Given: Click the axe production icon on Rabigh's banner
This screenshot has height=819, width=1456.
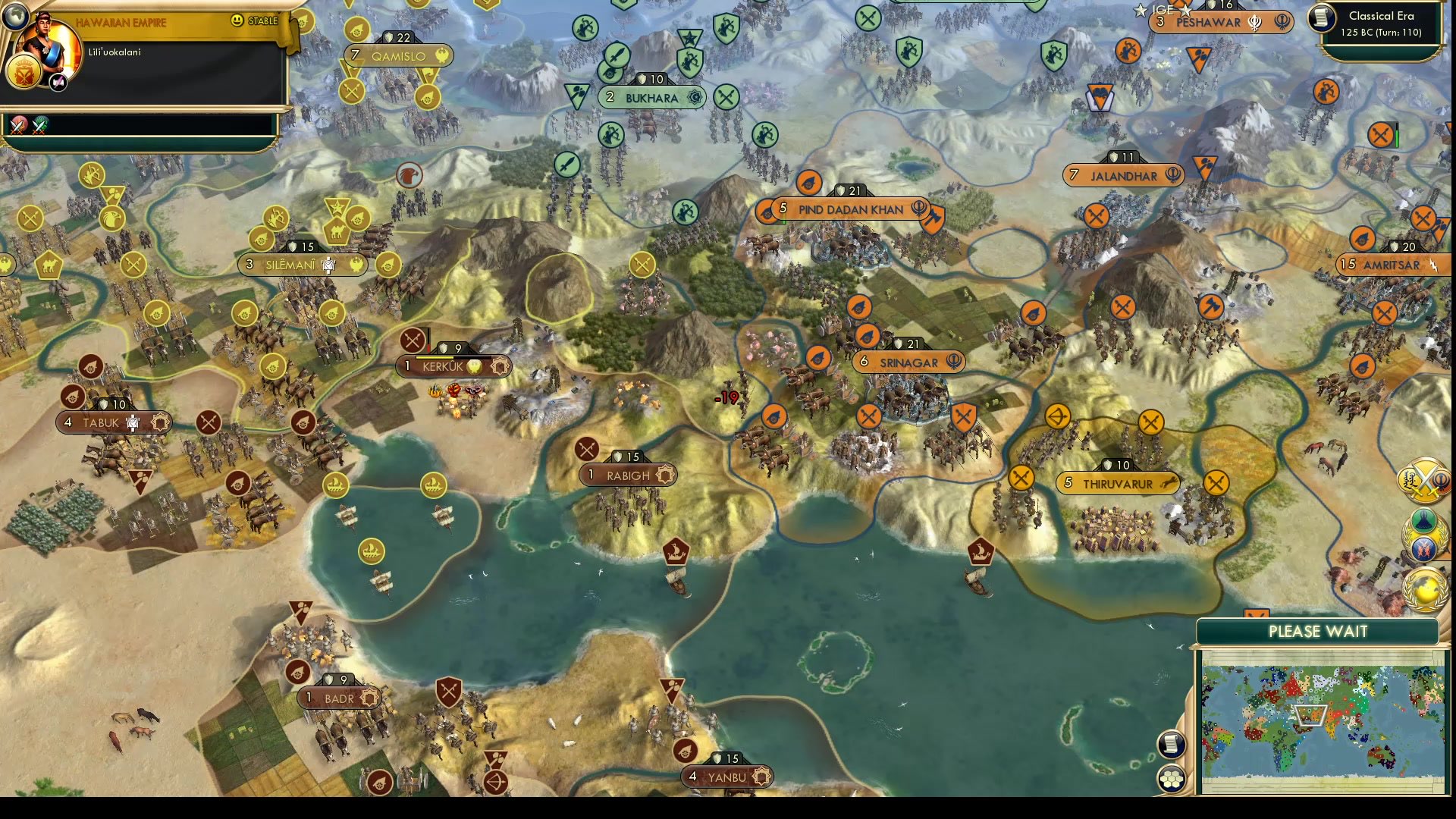Looking at the screenshot, I should coord(666,474).
